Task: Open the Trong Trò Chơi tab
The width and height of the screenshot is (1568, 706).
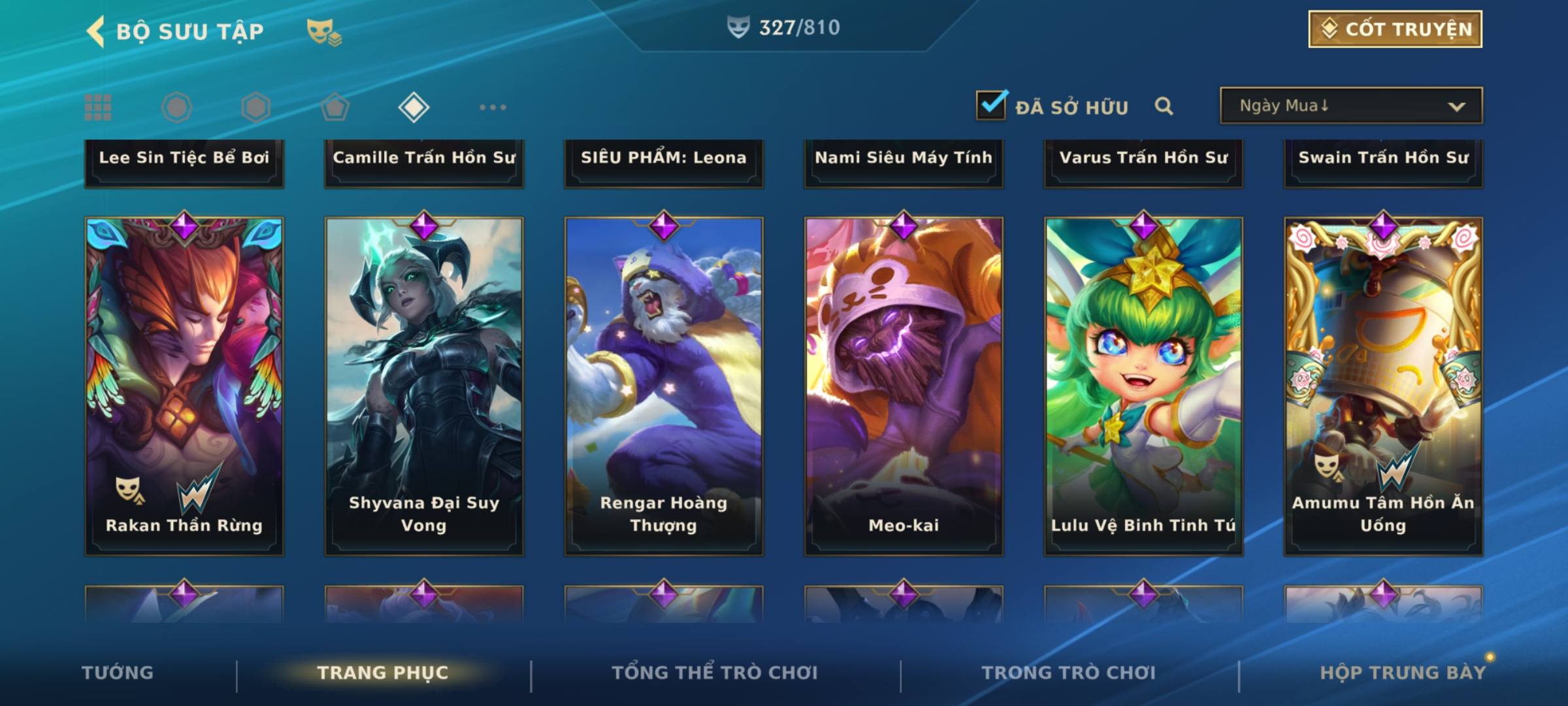Action: (x=1069, y=673)
